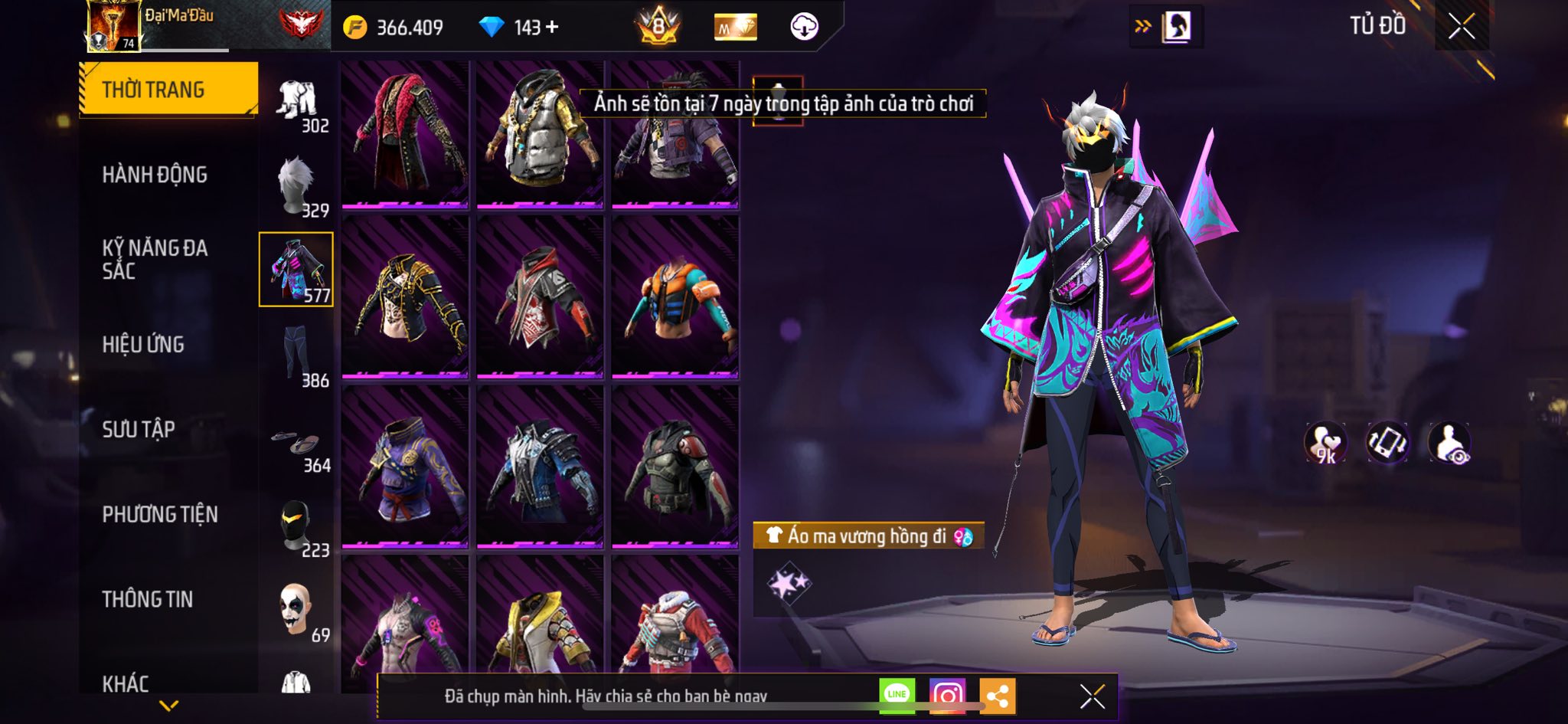Toggle character preview with the eye icon
This screenshot has width=1568, height=724.
[1449, 443]
